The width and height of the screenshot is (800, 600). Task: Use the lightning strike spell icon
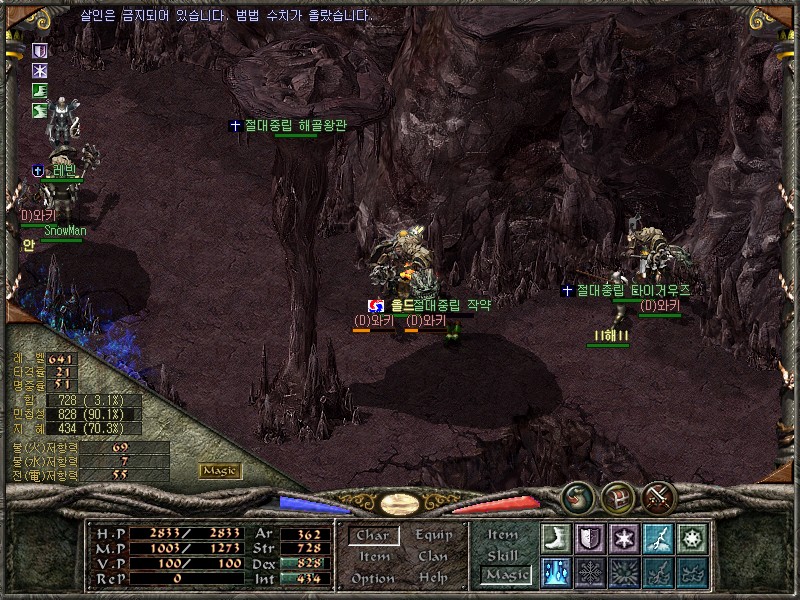[658, 538]
